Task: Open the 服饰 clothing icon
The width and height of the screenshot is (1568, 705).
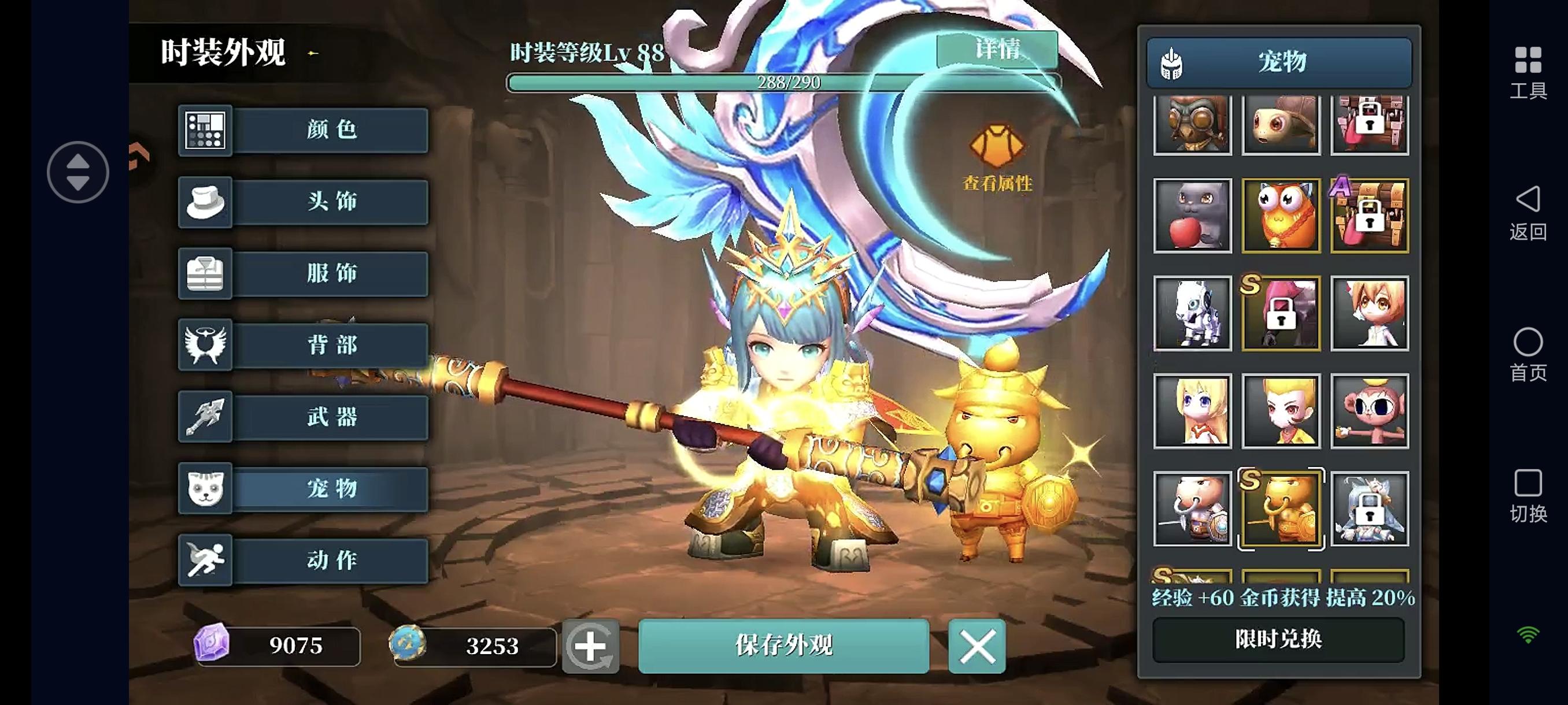Action: pos(205,274)
